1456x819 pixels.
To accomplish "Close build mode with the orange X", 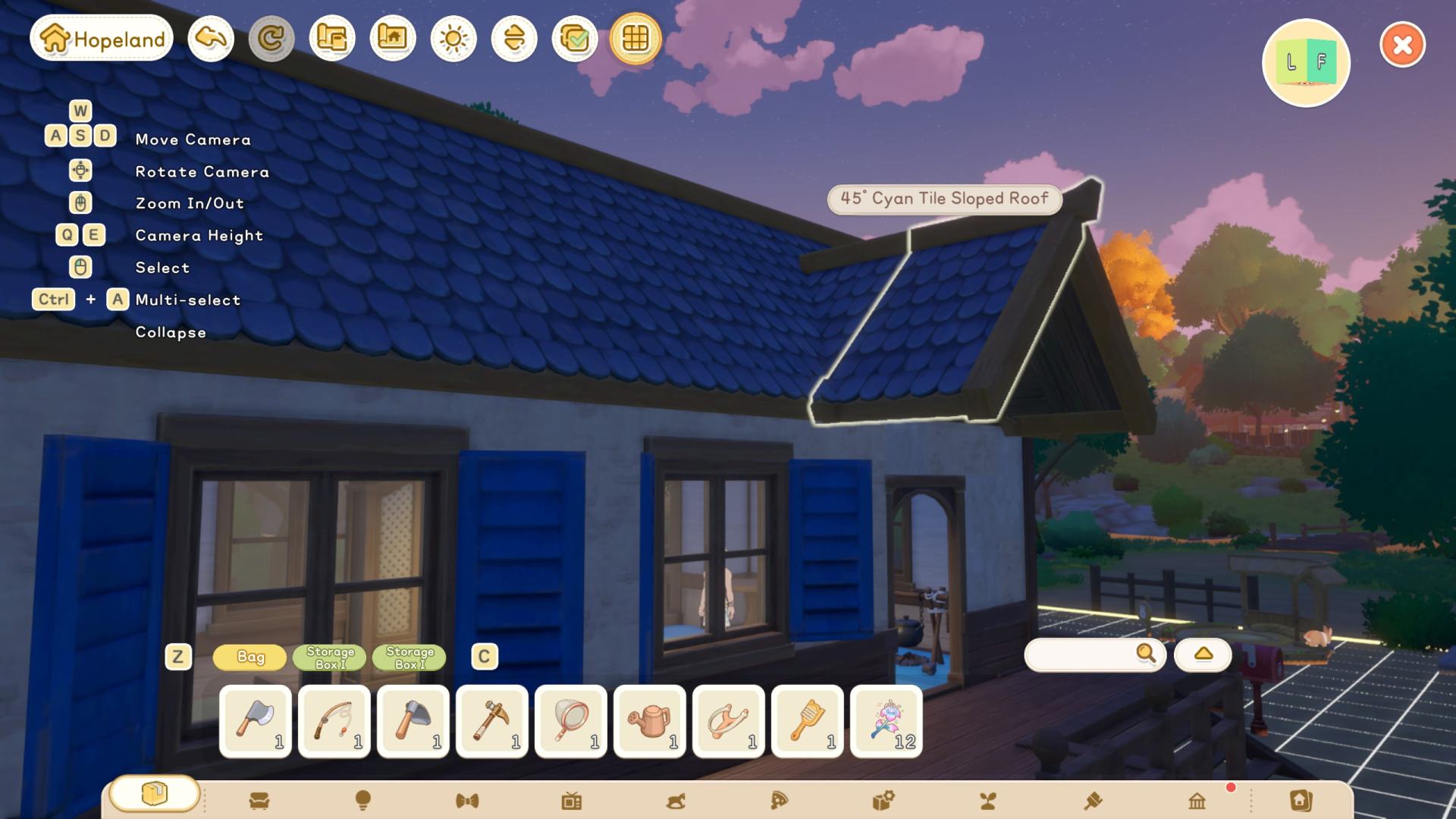I will pos(1402,45).
